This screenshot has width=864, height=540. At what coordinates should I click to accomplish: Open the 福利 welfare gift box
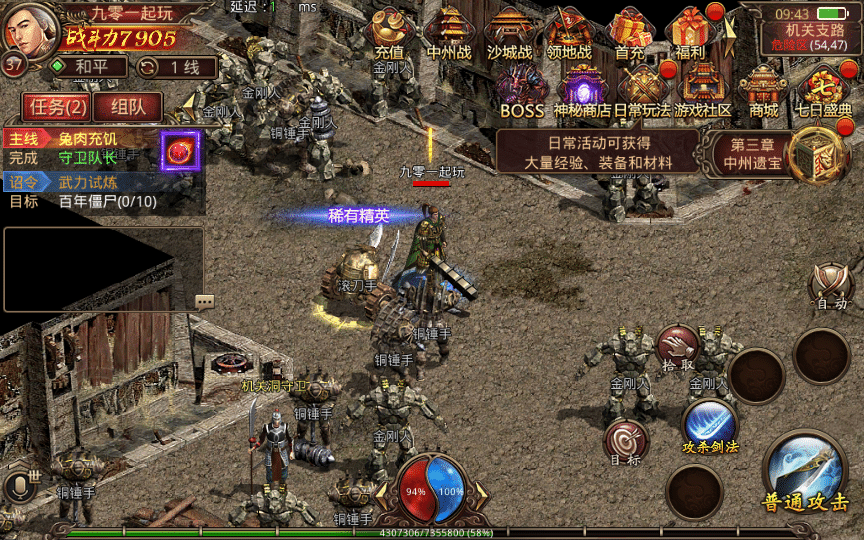point(690,33)
